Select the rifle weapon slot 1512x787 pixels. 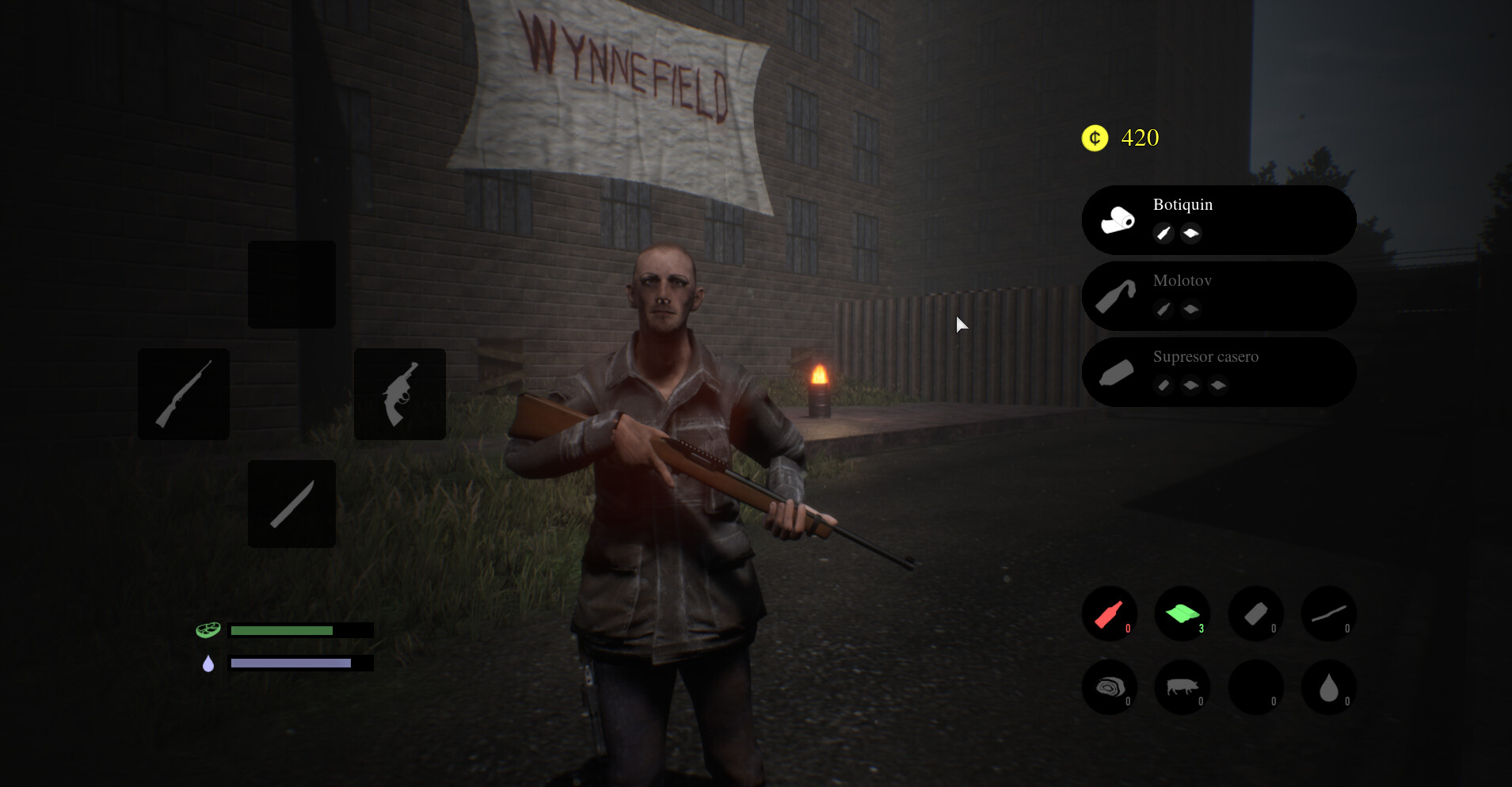[x=183, y=393]
